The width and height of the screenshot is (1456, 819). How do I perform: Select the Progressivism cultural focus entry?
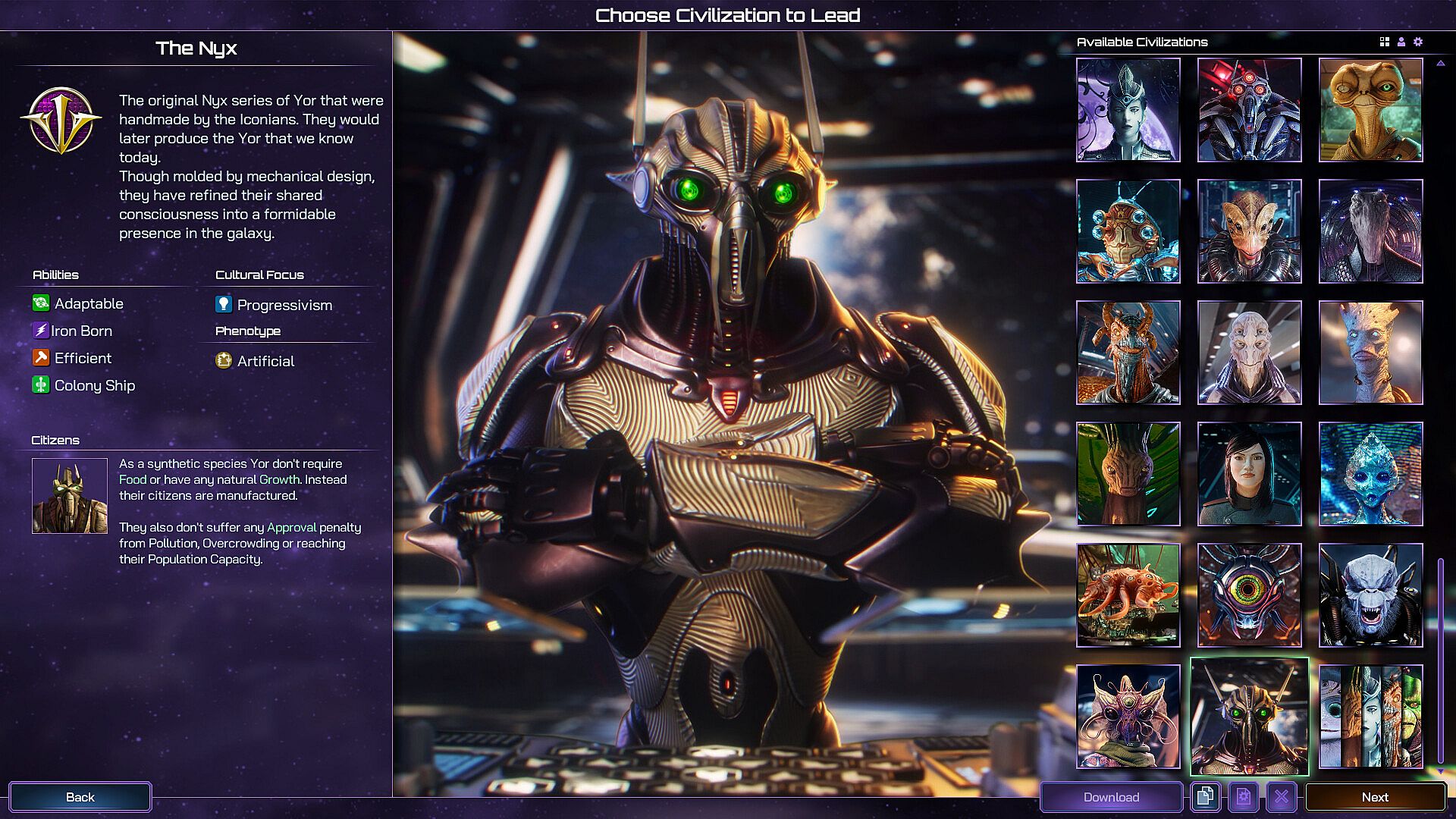point(284,305)
